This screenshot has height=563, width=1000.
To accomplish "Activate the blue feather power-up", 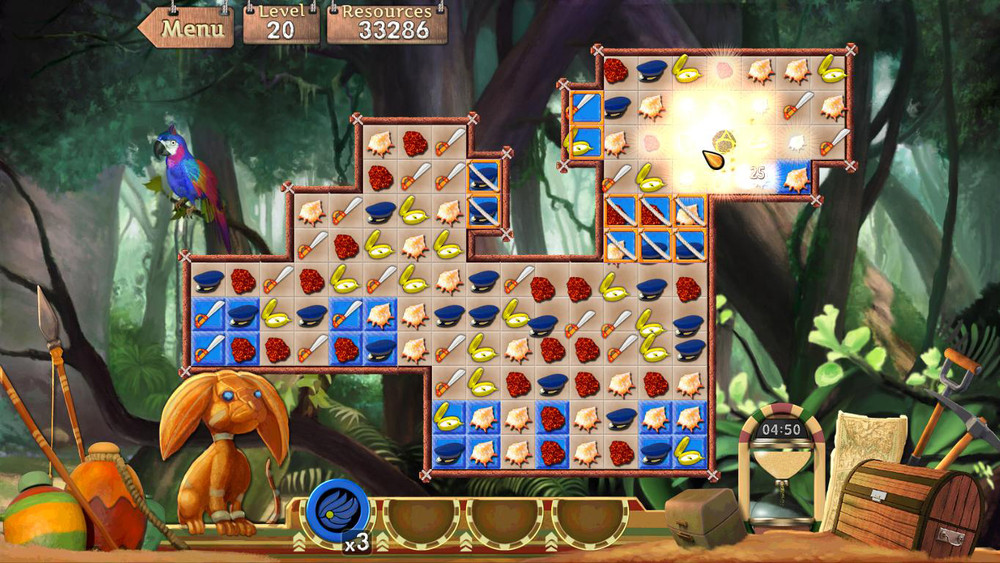I will [338, 510].
